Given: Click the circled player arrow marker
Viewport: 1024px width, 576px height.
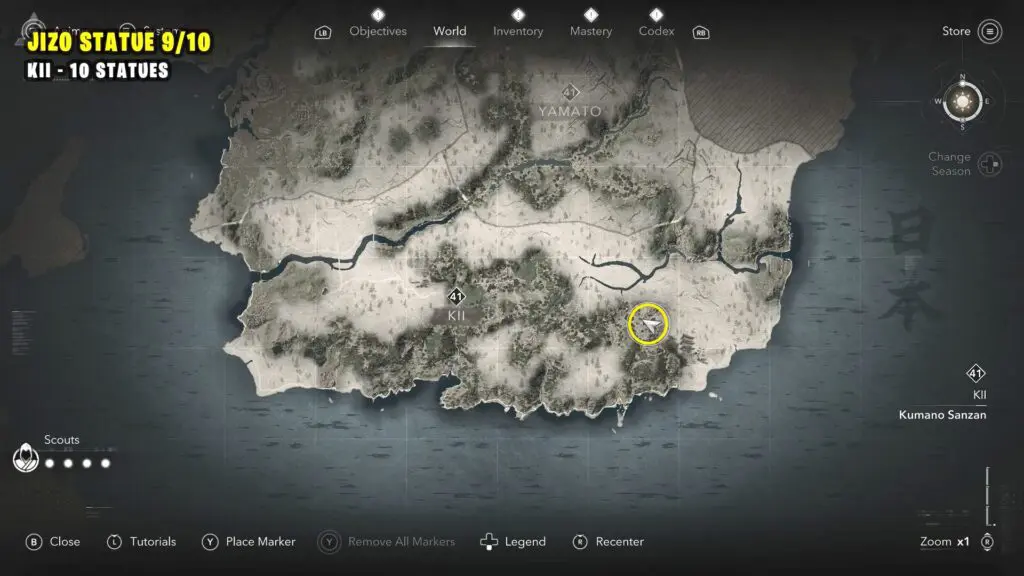Looking at the screenshot, I should pos(649,326).
